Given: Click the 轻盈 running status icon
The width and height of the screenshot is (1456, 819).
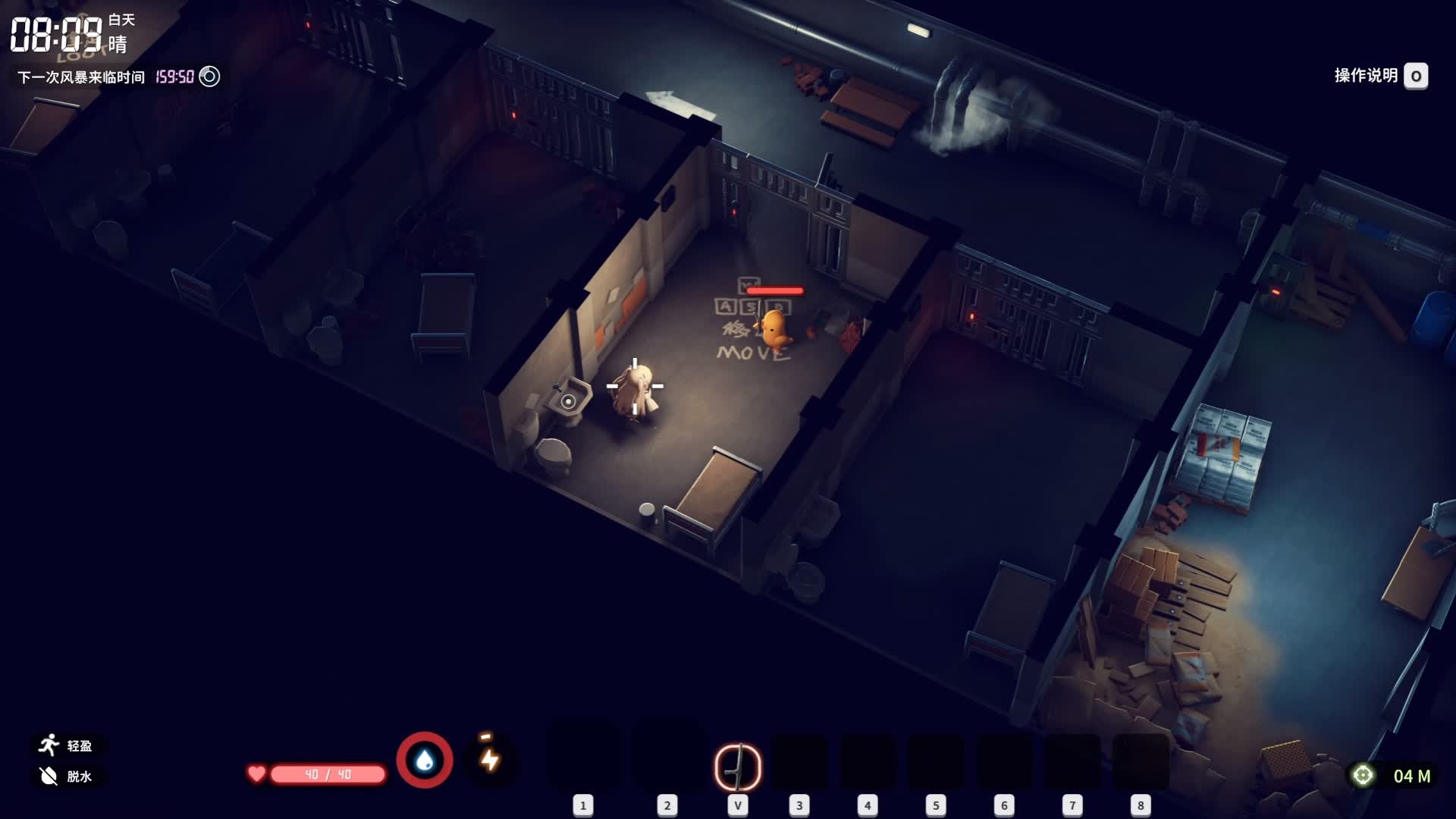Looking at the screenshot, I should 49,745.
